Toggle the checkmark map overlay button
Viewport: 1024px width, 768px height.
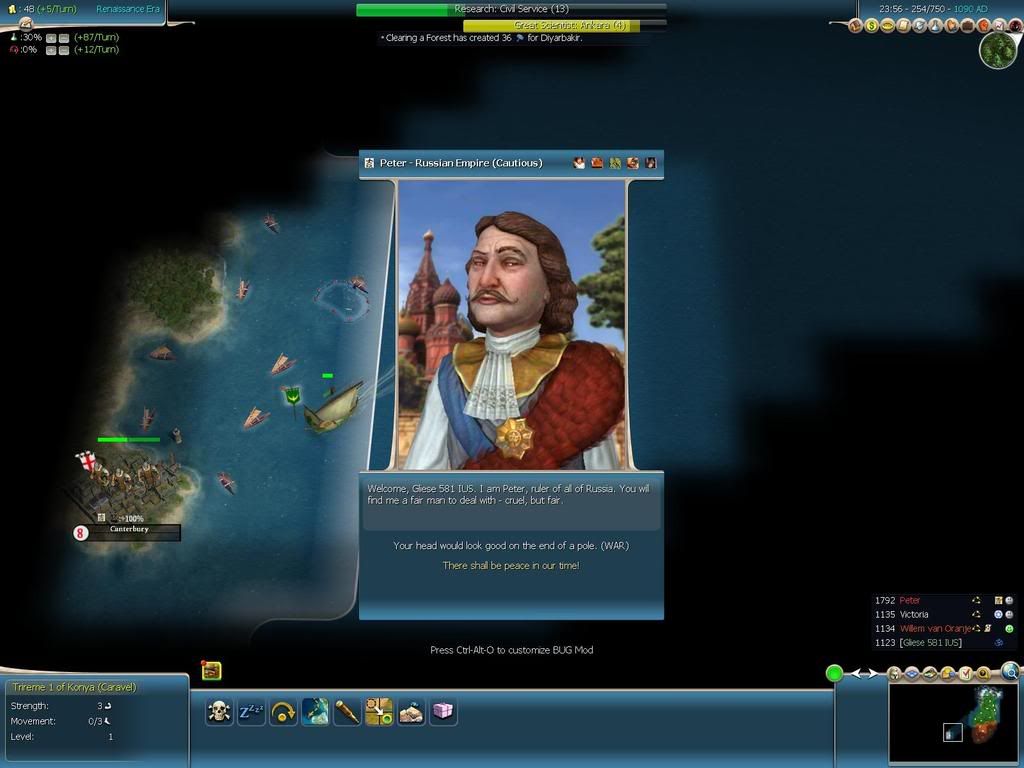tap(965, 674)
